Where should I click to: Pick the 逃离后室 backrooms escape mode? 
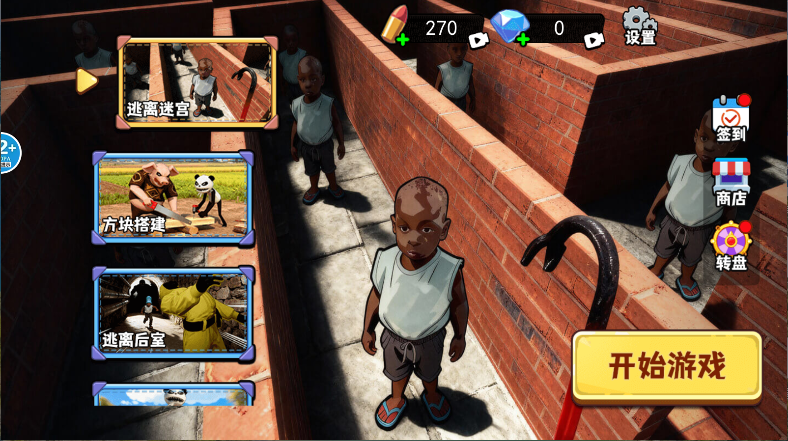[174, 313]
